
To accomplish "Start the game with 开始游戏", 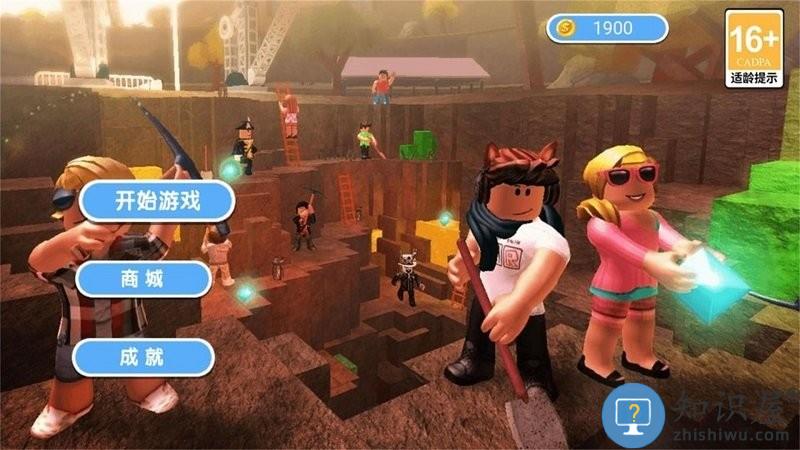I will pos(158,201).
